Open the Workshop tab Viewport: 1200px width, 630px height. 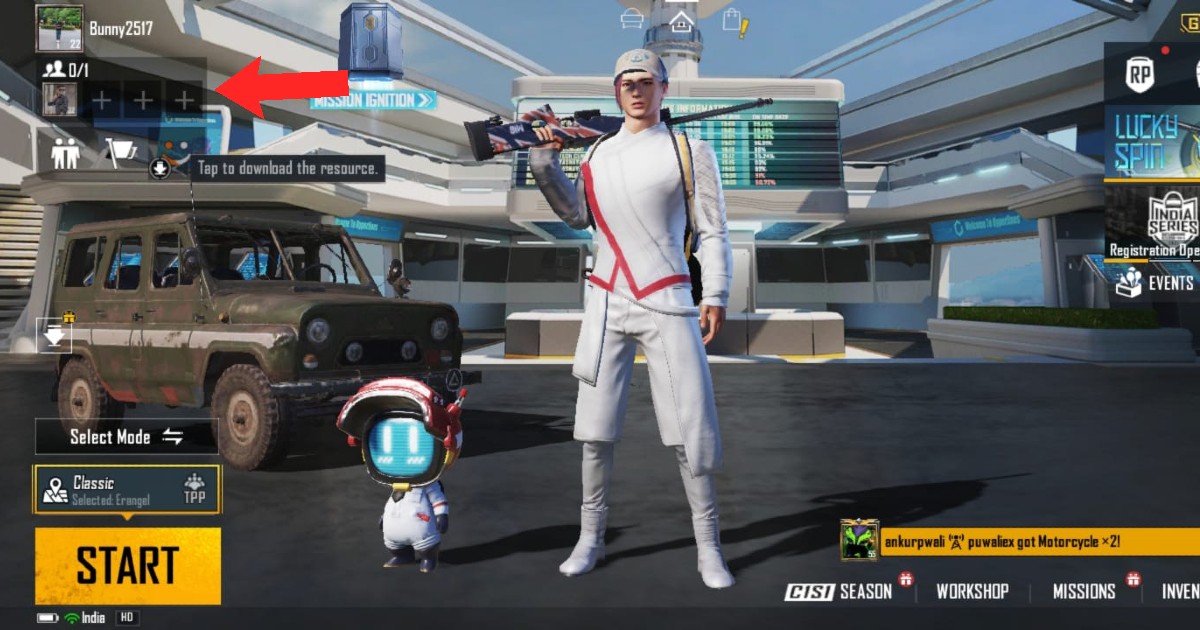[x=972, y=591]
